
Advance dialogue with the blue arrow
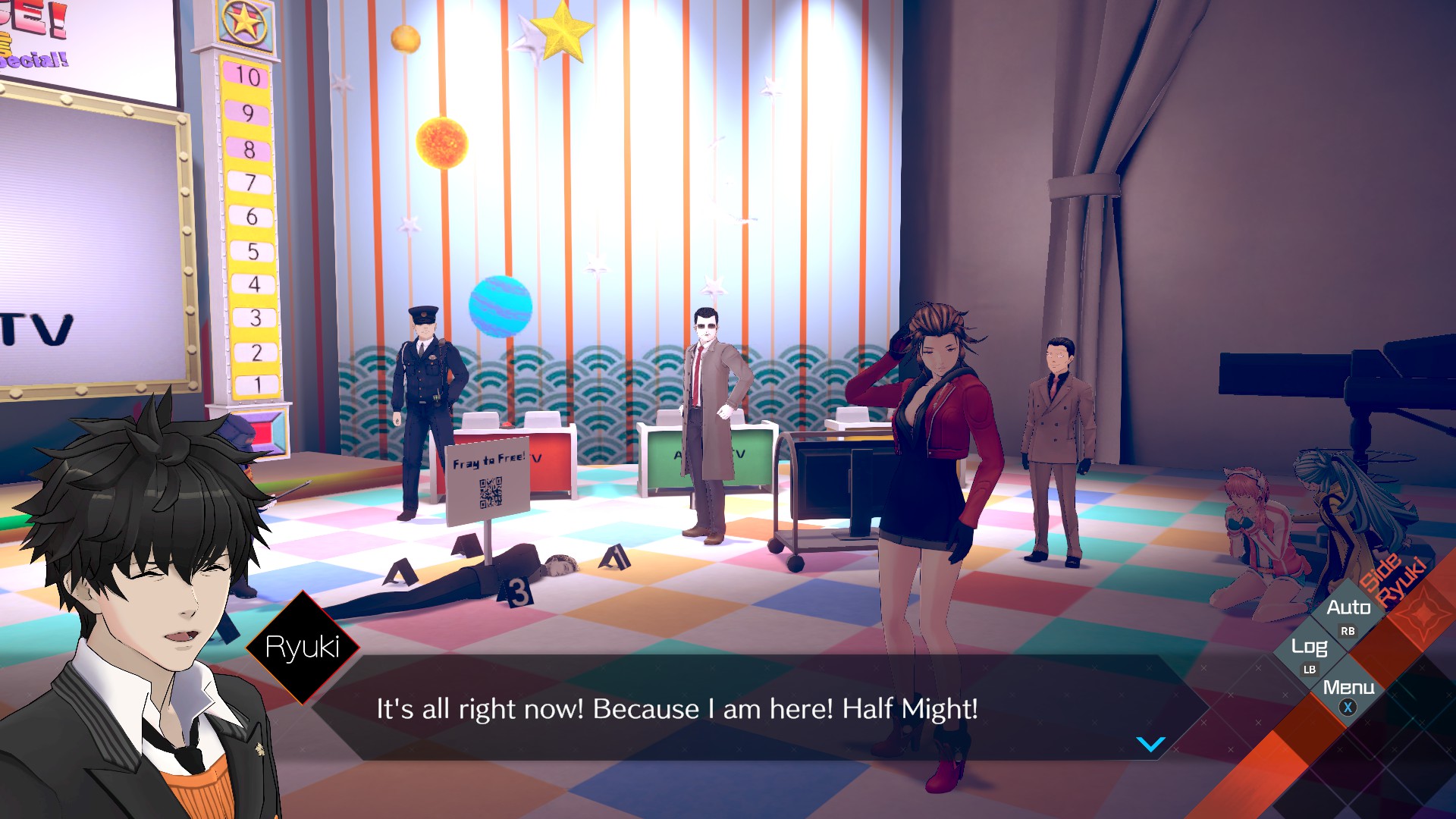click(x=1150, y=744)
